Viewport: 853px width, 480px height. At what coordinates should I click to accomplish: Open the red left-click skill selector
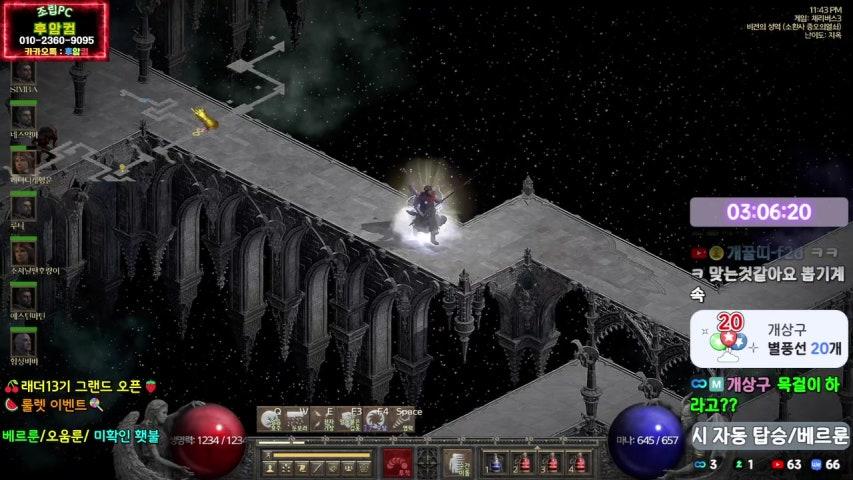[397, 463]
